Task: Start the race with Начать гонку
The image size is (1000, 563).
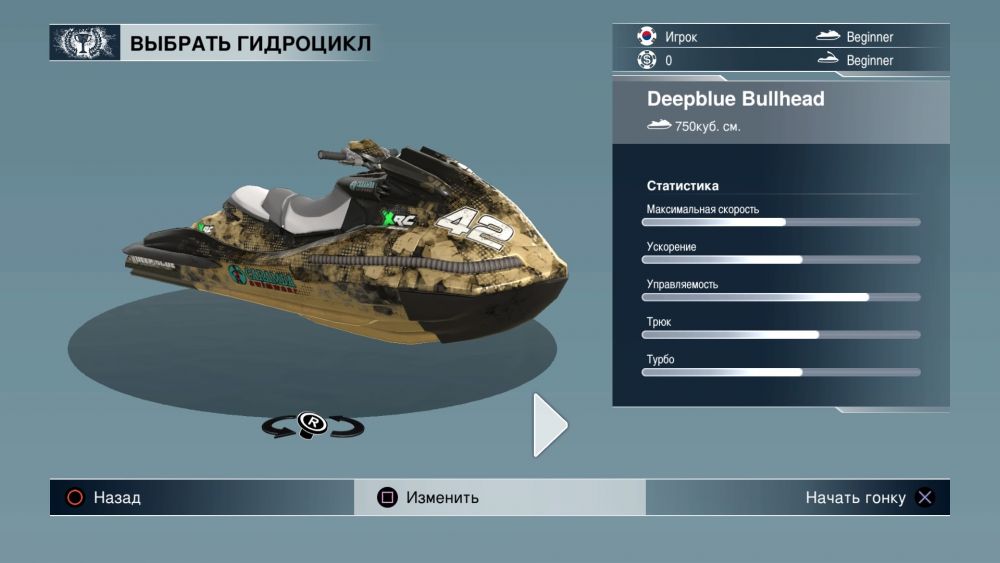Action: click(868, 497)
